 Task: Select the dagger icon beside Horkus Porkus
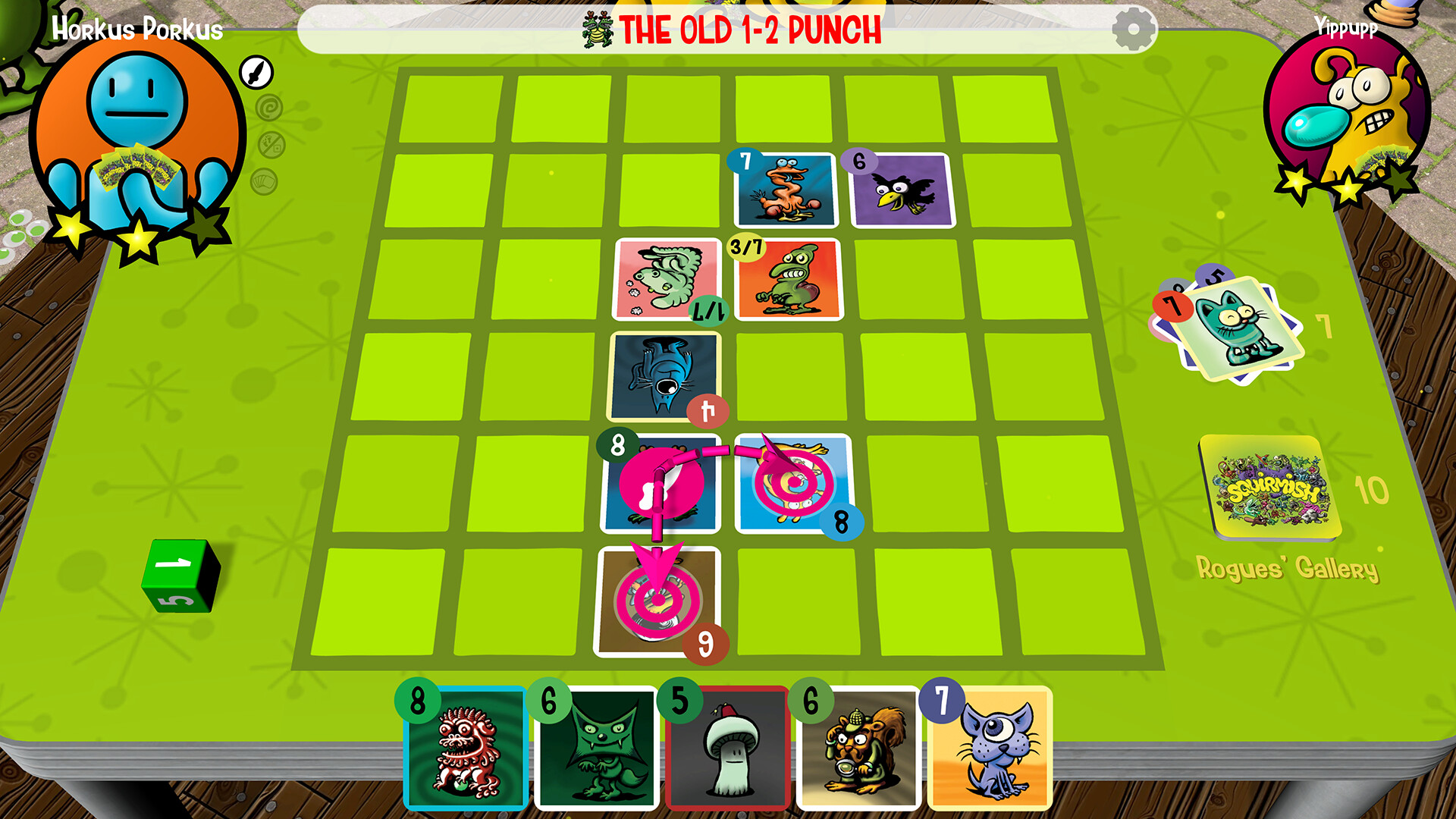pyautogui.click(x=256, y=73)
